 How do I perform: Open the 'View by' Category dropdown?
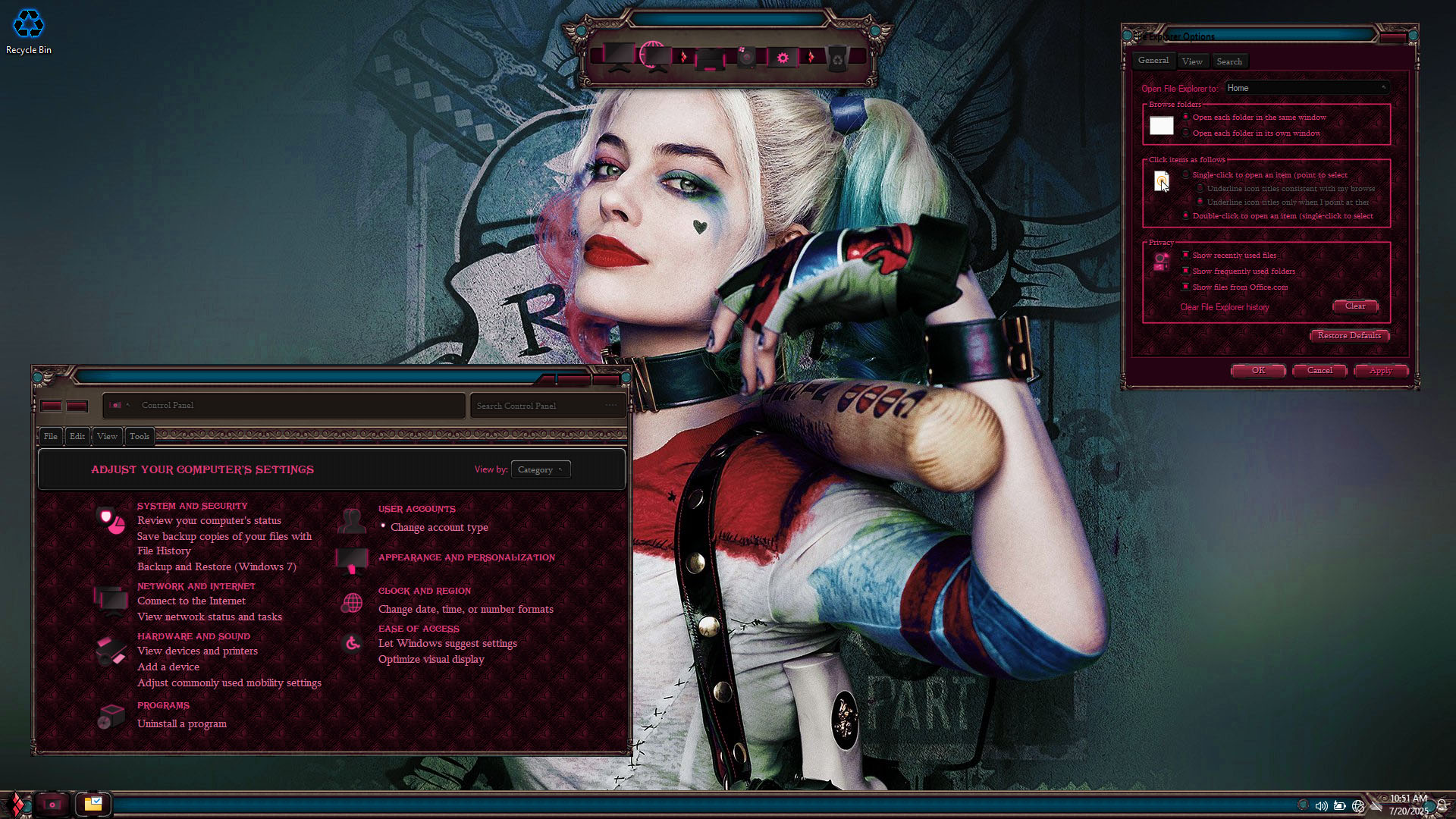[540, 470]
